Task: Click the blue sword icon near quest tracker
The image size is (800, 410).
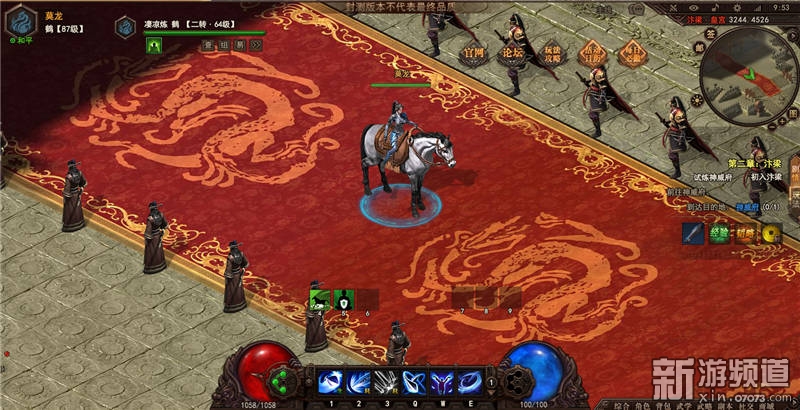Action: click(x=694, y=234)
